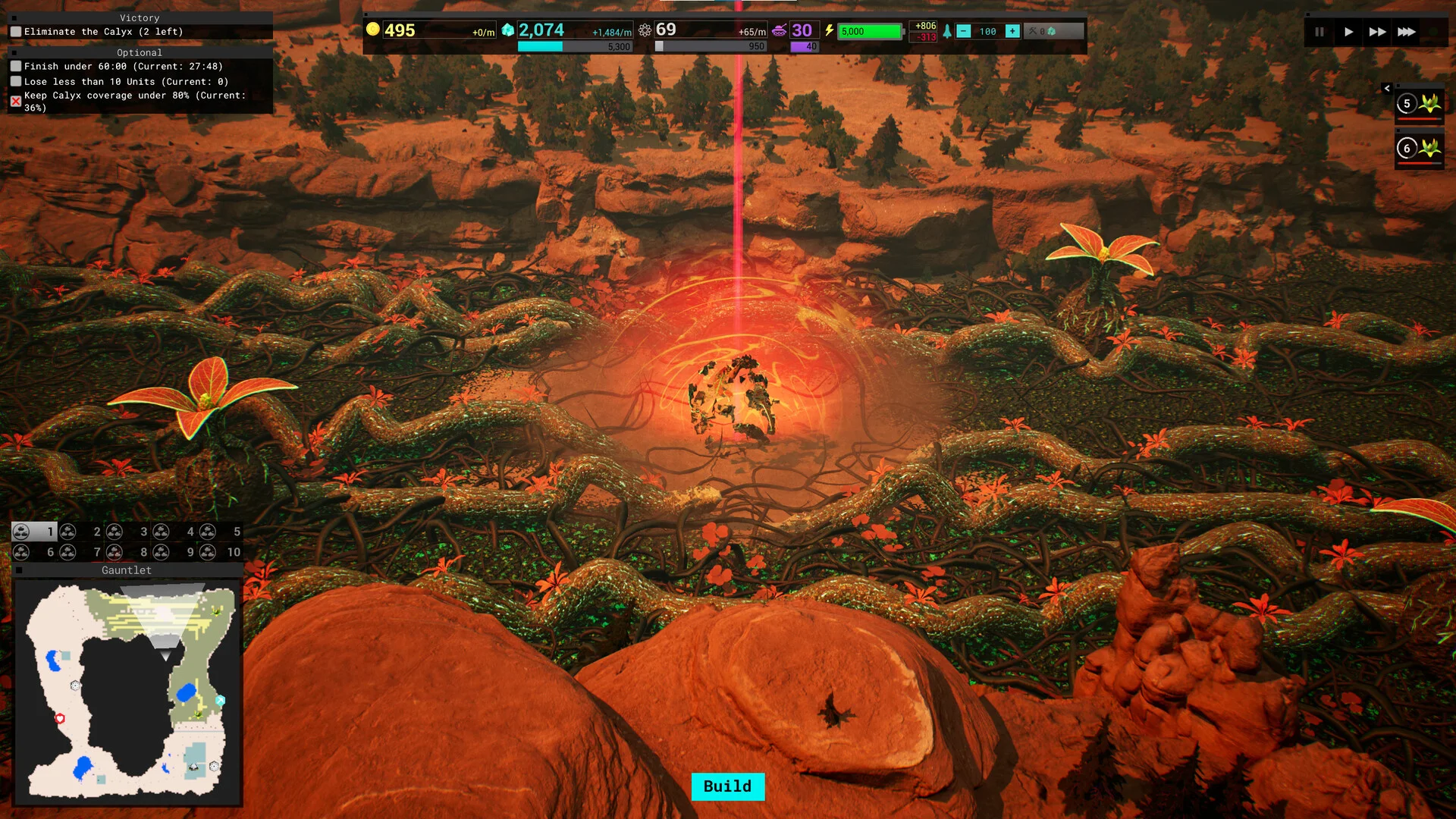1456x819 pixels.
Task: Click the tank unit count icon
Action: tap(780, 30)
